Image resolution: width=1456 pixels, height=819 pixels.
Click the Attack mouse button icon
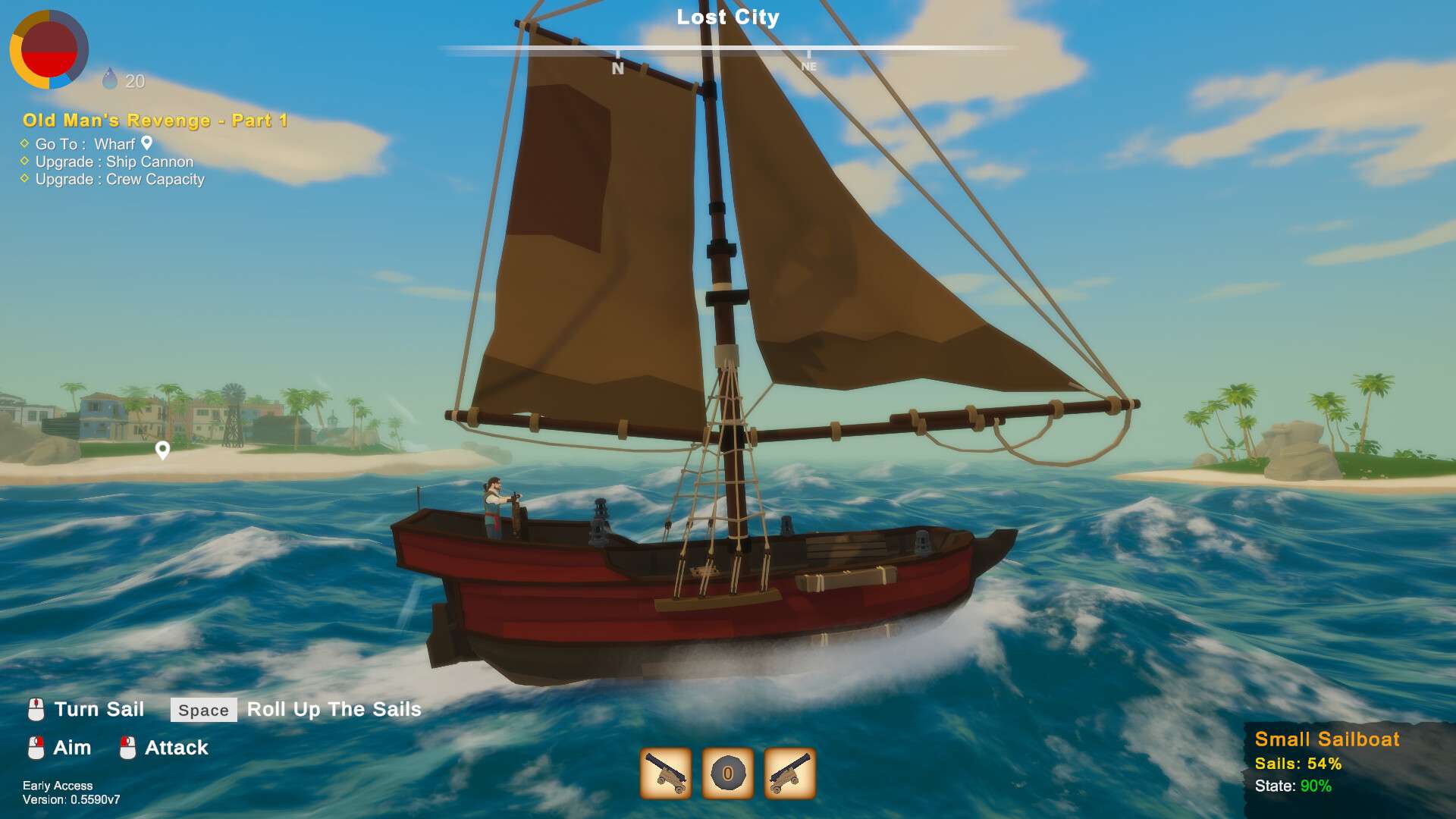tap(127, 748)
